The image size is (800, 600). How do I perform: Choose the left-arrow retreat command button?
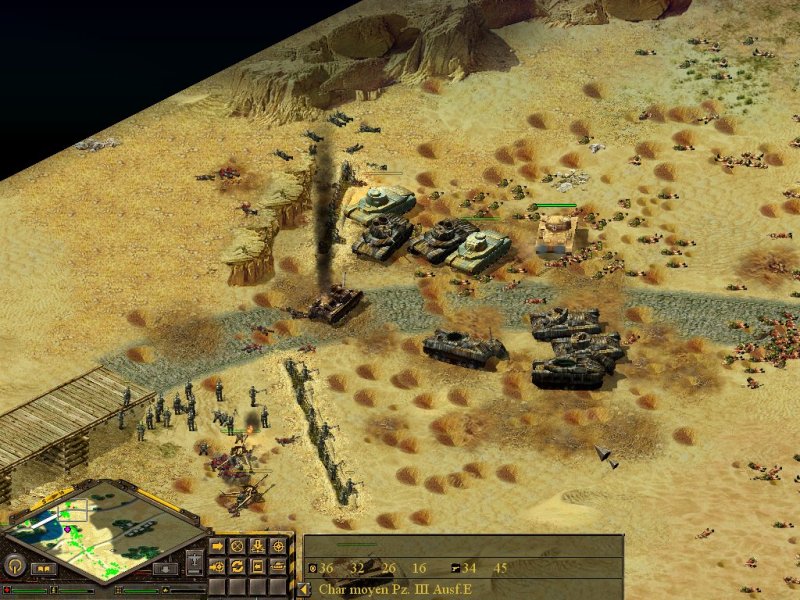tap(259, 568)
